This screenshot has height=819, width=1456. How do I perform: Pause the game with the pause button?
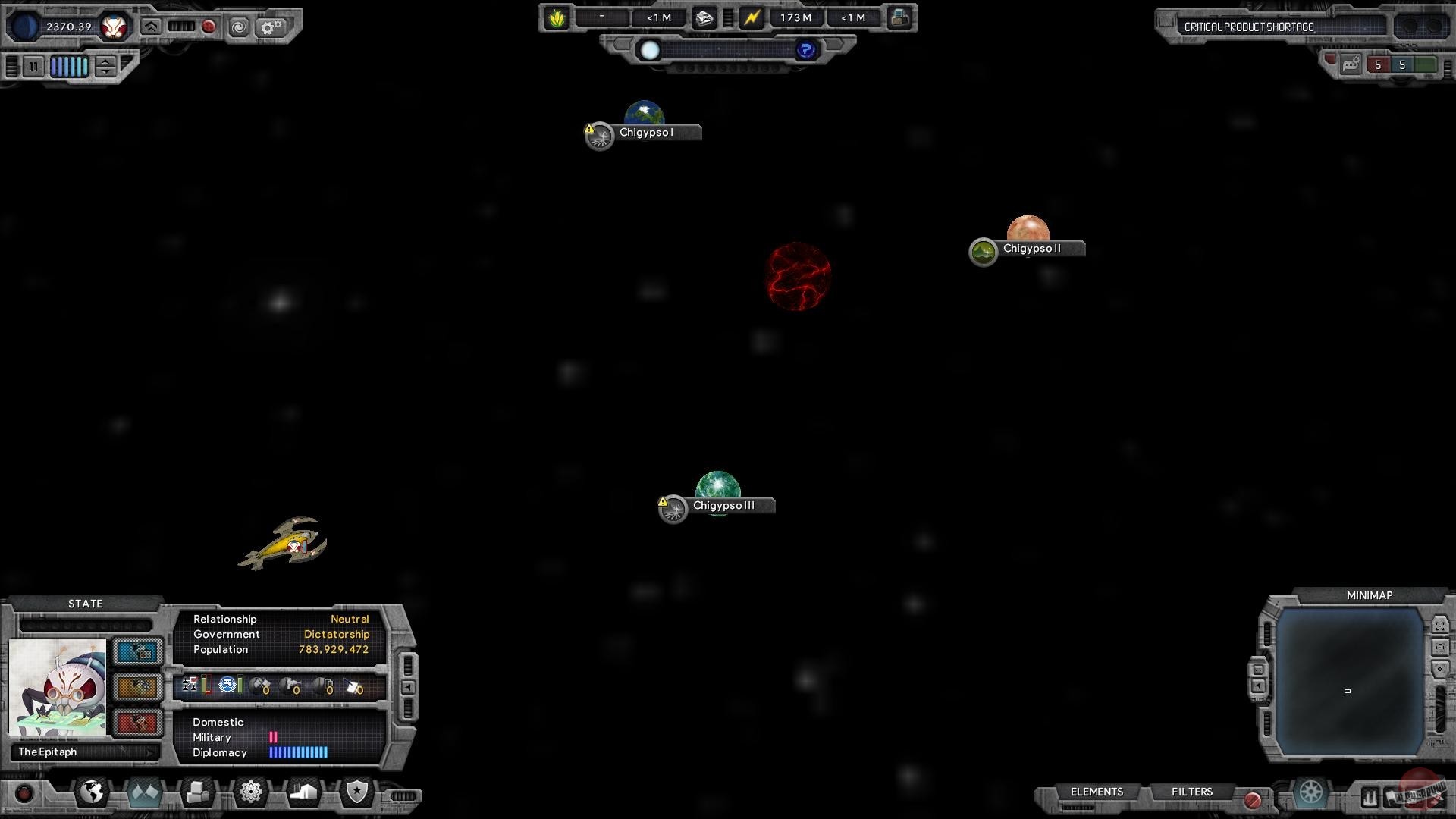coord(34,67)
